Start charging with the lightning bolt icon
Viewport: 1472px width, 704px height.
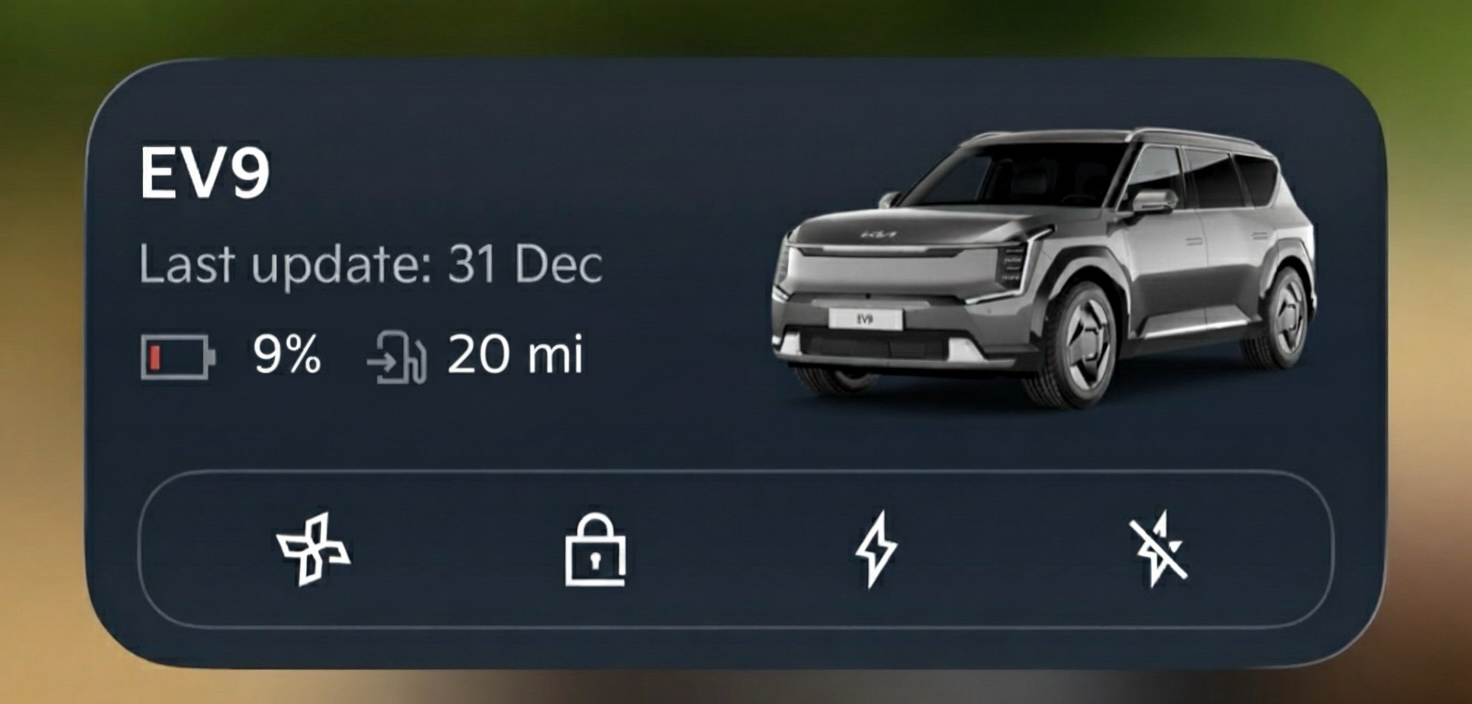(x=876, y=549)
